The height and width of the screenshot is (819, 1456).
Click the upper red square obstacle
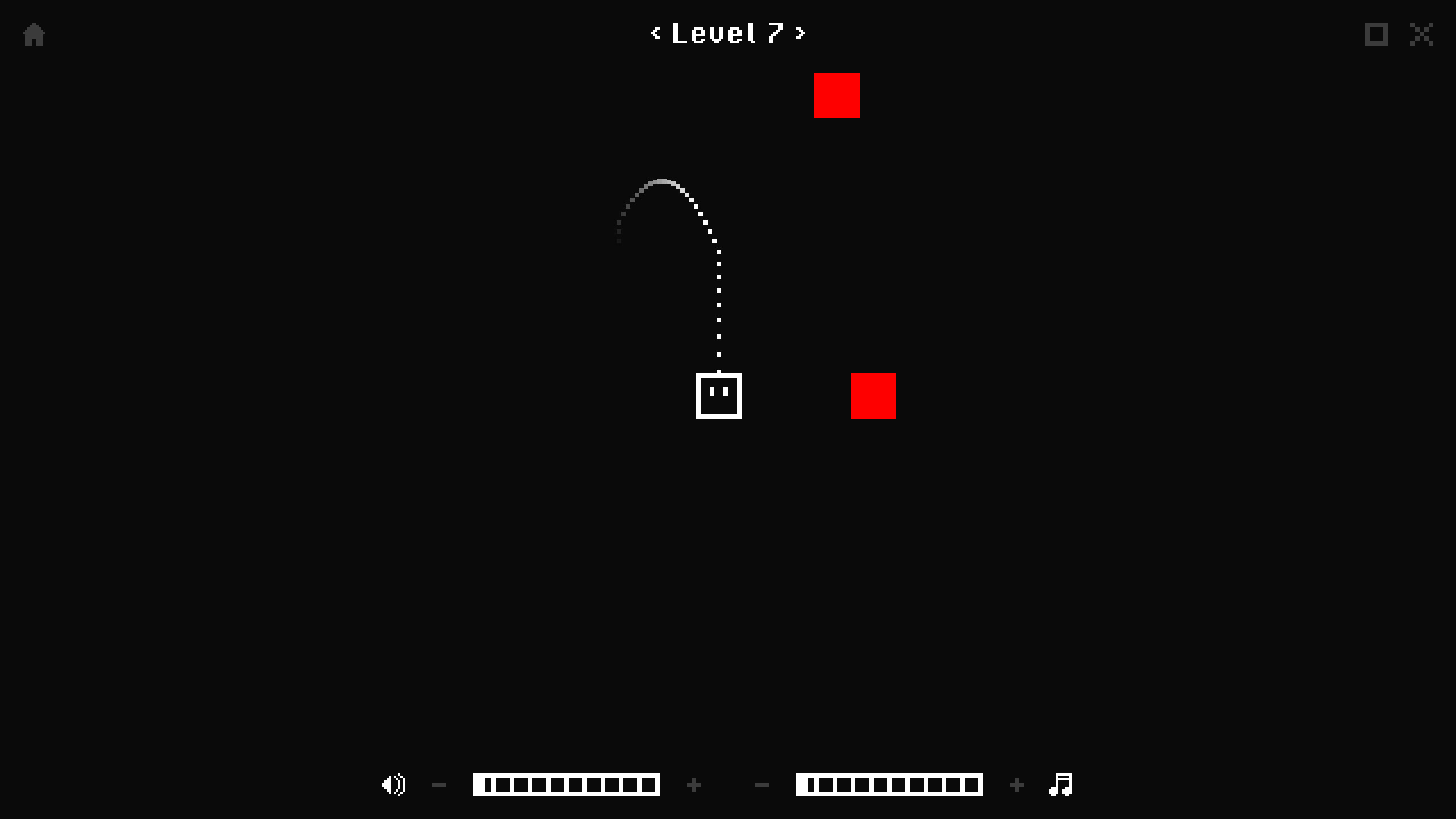(x=837, y=95)
